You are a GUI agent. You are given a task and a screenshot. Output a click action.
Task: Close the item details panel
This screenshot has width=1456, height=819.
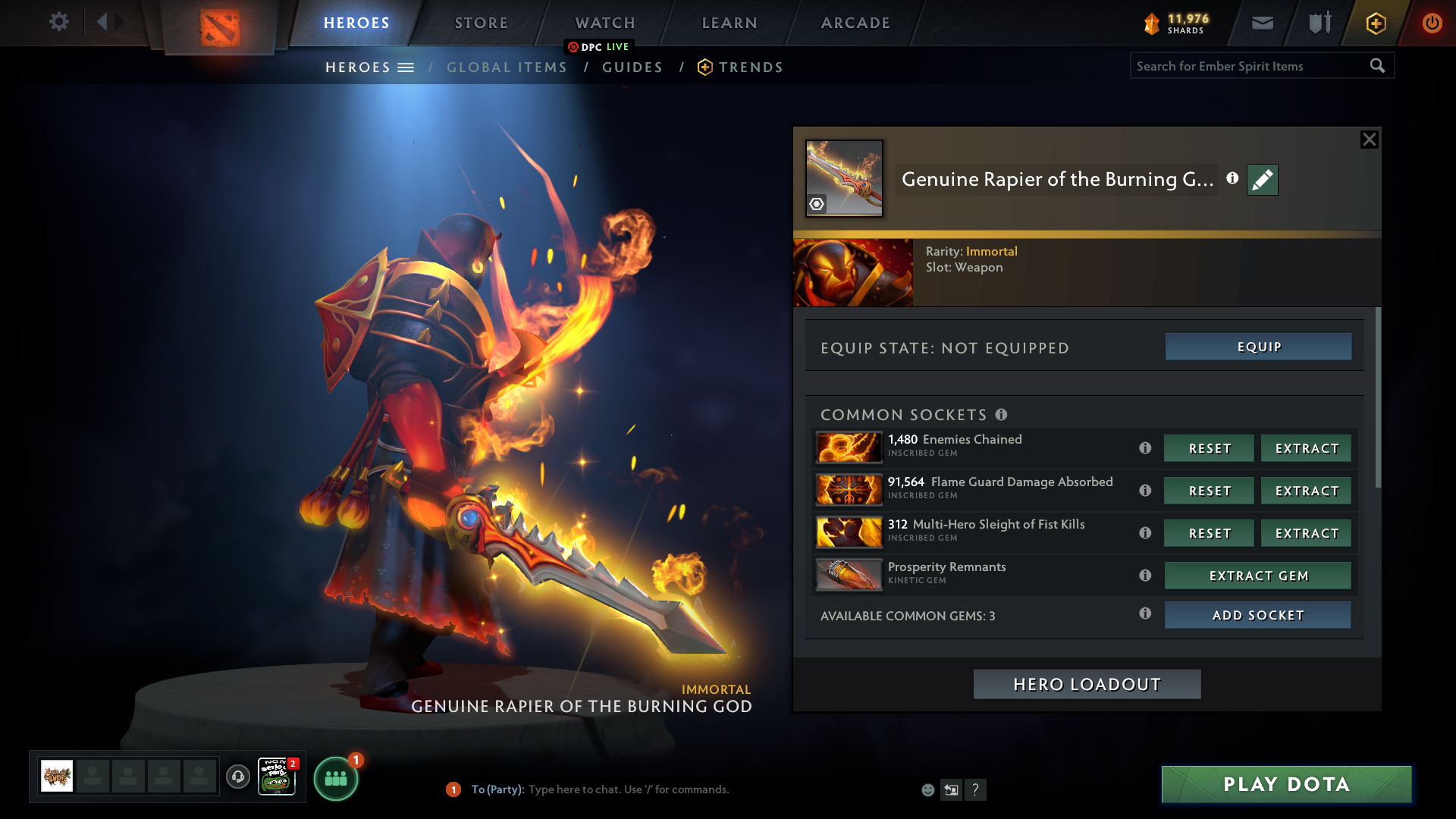(x=1369, y=140)
